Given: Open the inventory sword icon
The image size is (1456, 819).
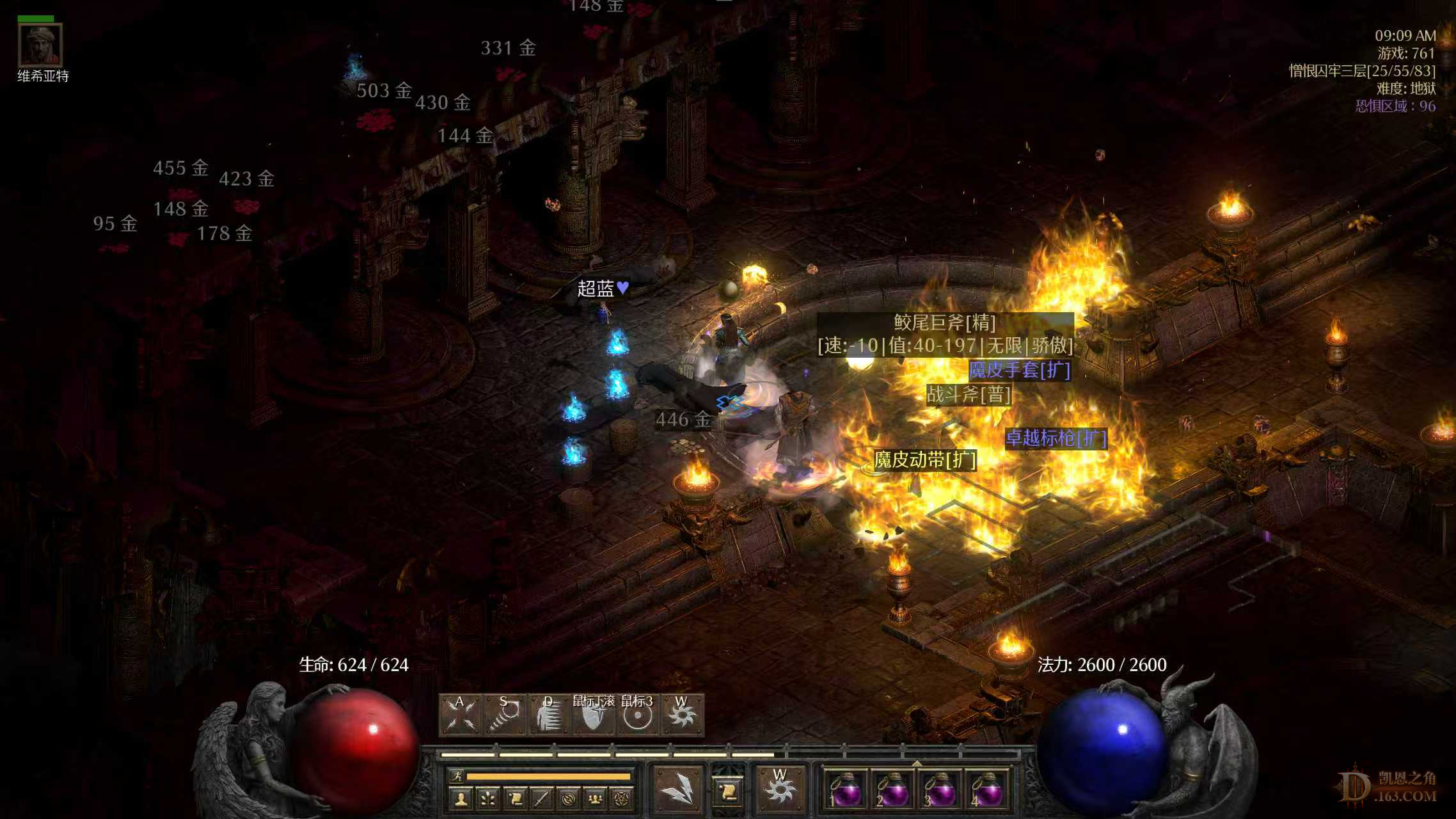Looking at the screenshot, I should pos(541,799).
